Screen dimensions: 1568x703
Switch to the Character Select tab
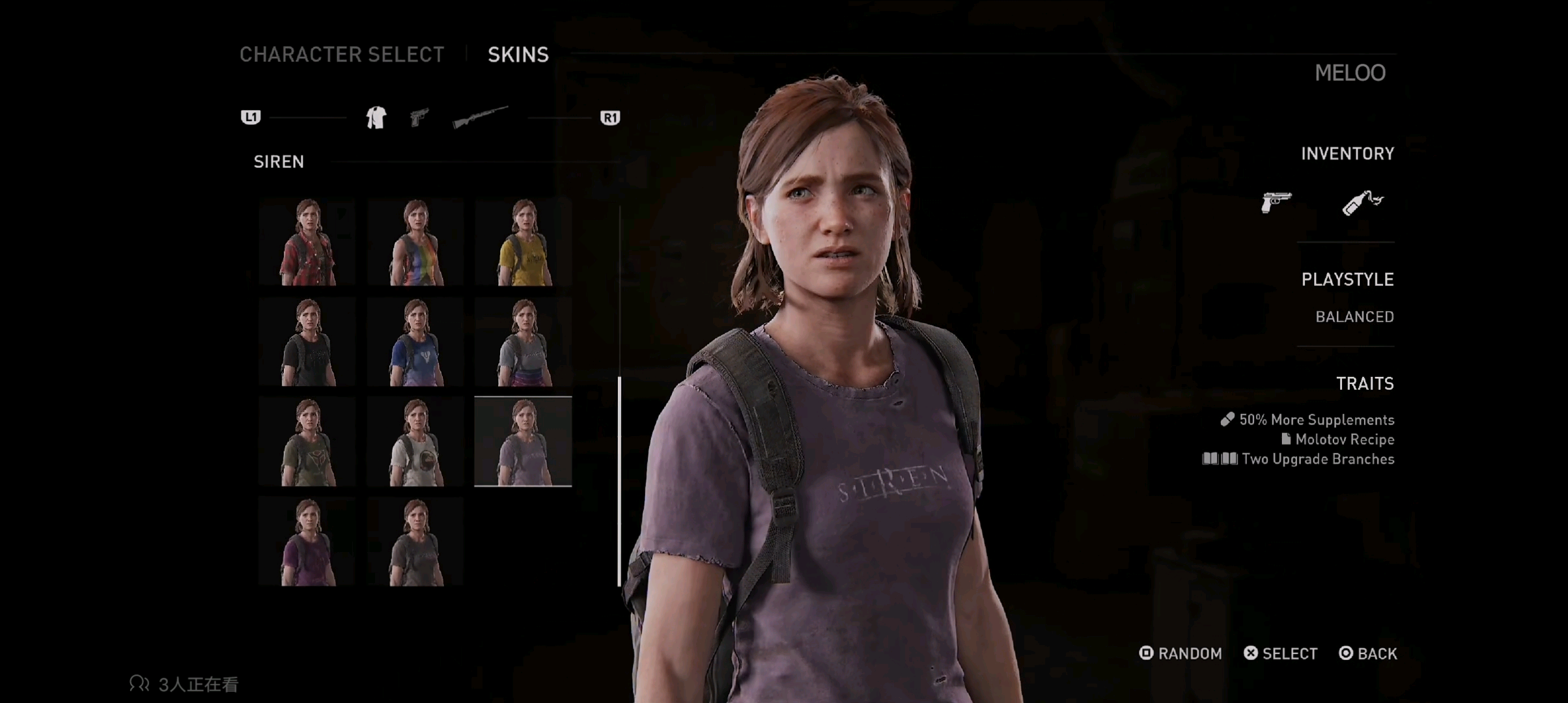click(341, 55)
